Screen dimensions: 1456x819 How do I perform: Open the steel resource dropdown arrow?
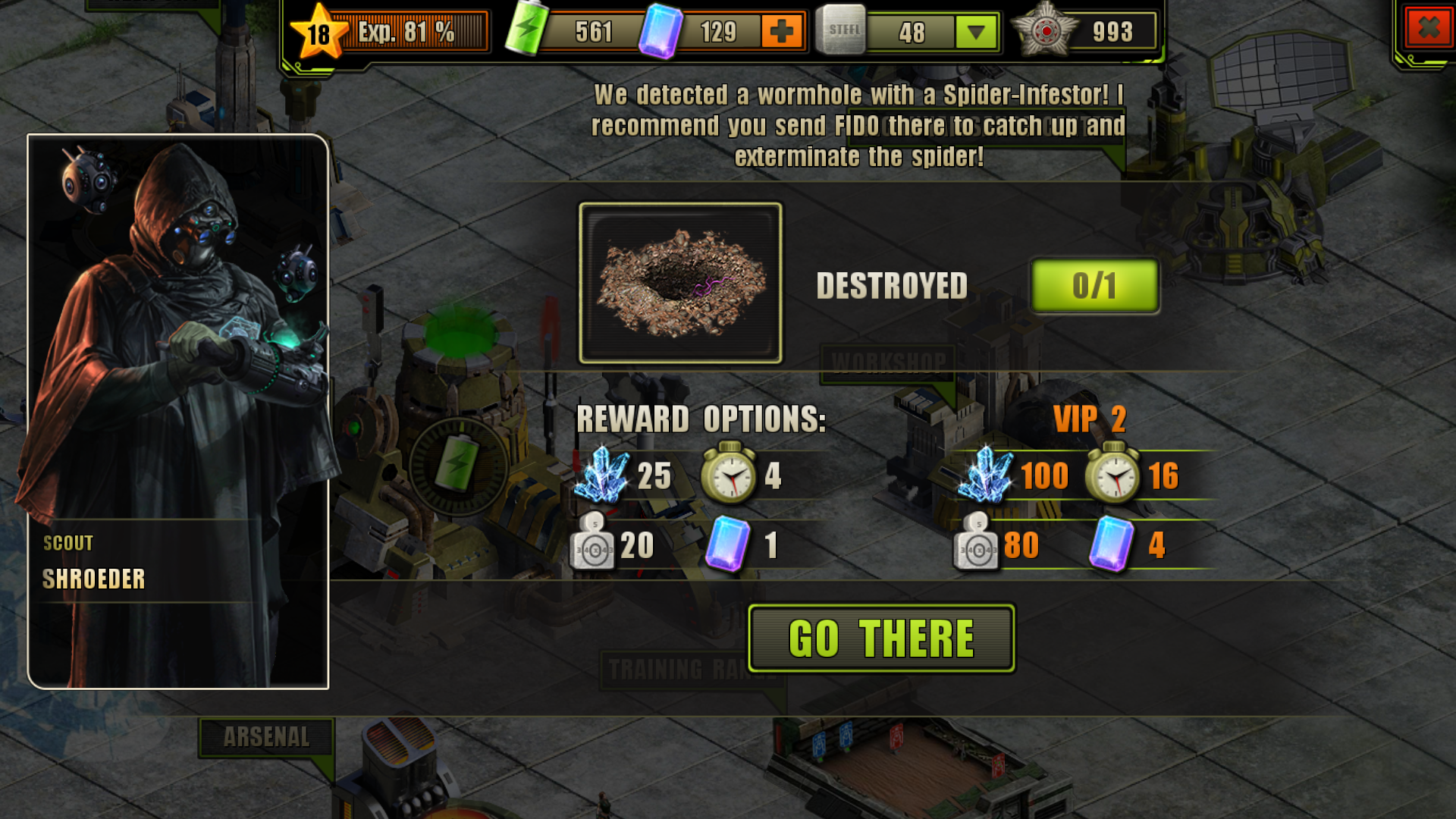(976, 32)
